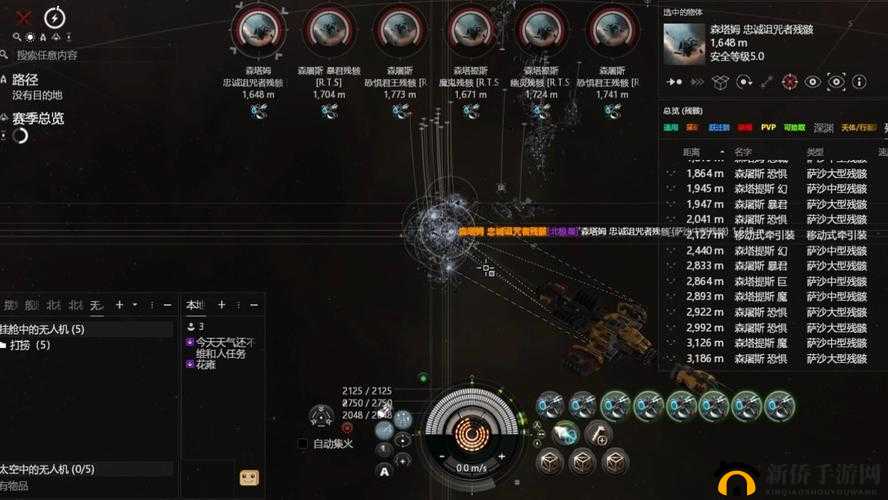Click the 搜索任意内容 search field

pos(50,55)
